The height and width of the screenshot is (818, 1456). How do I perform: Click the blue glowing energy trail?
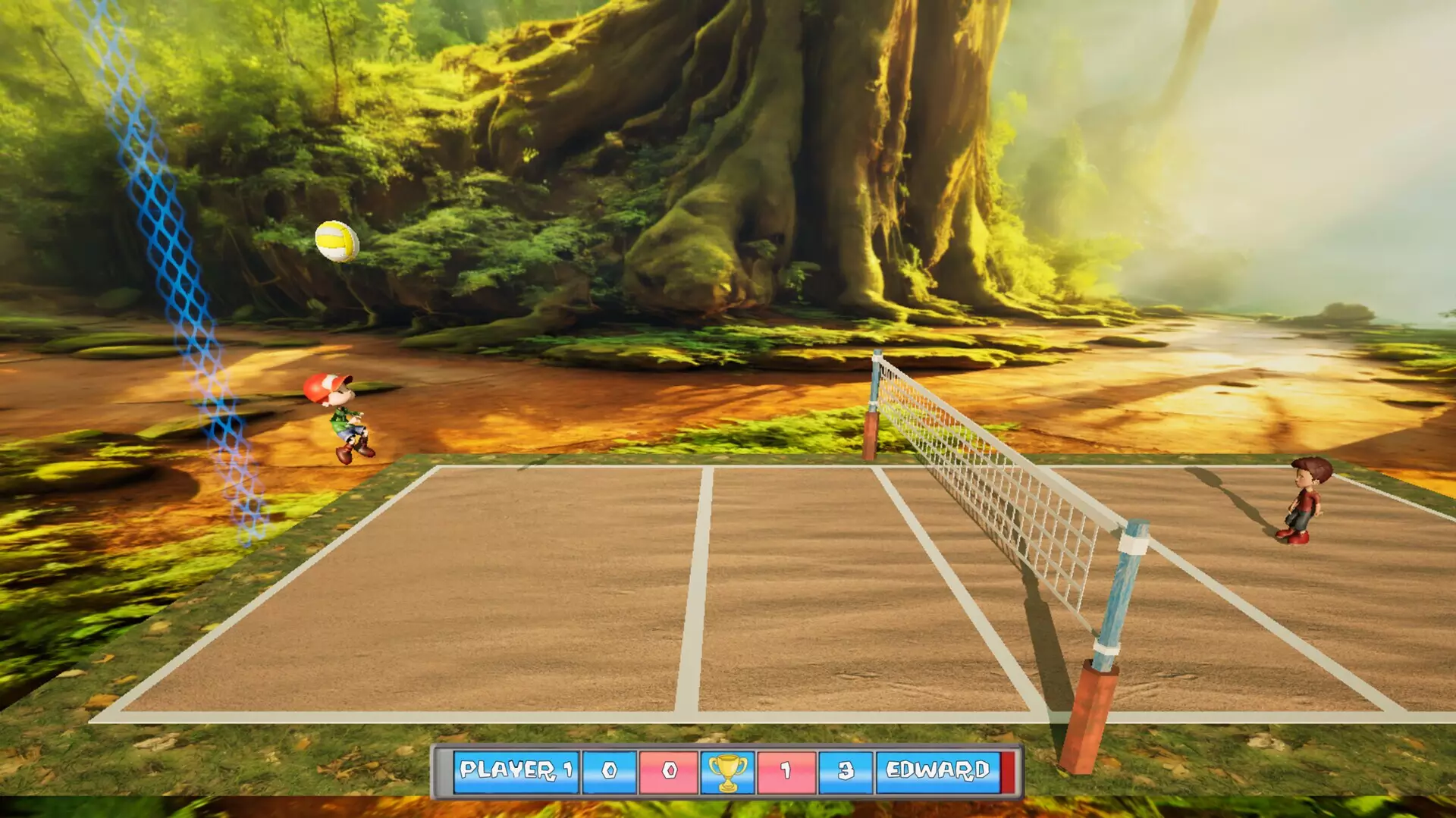click(174, 265)
